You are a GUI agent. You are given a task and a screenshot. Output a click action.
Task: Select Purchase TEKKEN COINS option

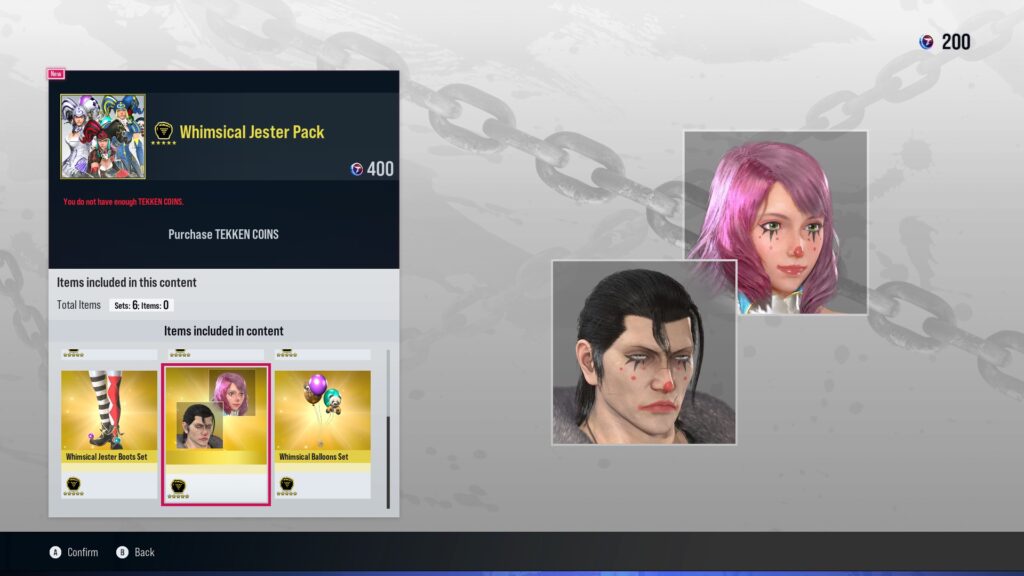223,234
